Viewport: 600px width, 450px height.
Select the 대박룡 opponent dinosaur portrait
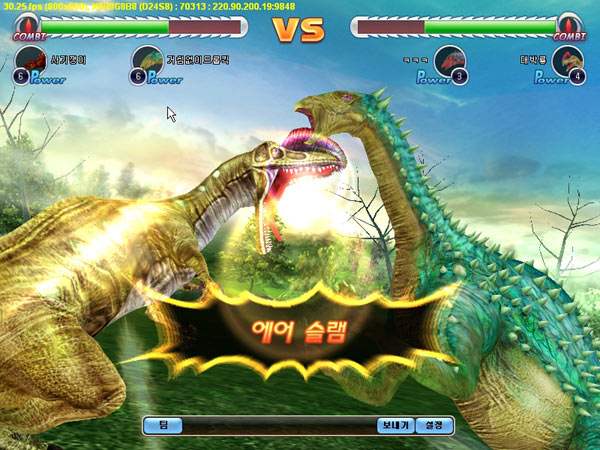pos(567,62)
